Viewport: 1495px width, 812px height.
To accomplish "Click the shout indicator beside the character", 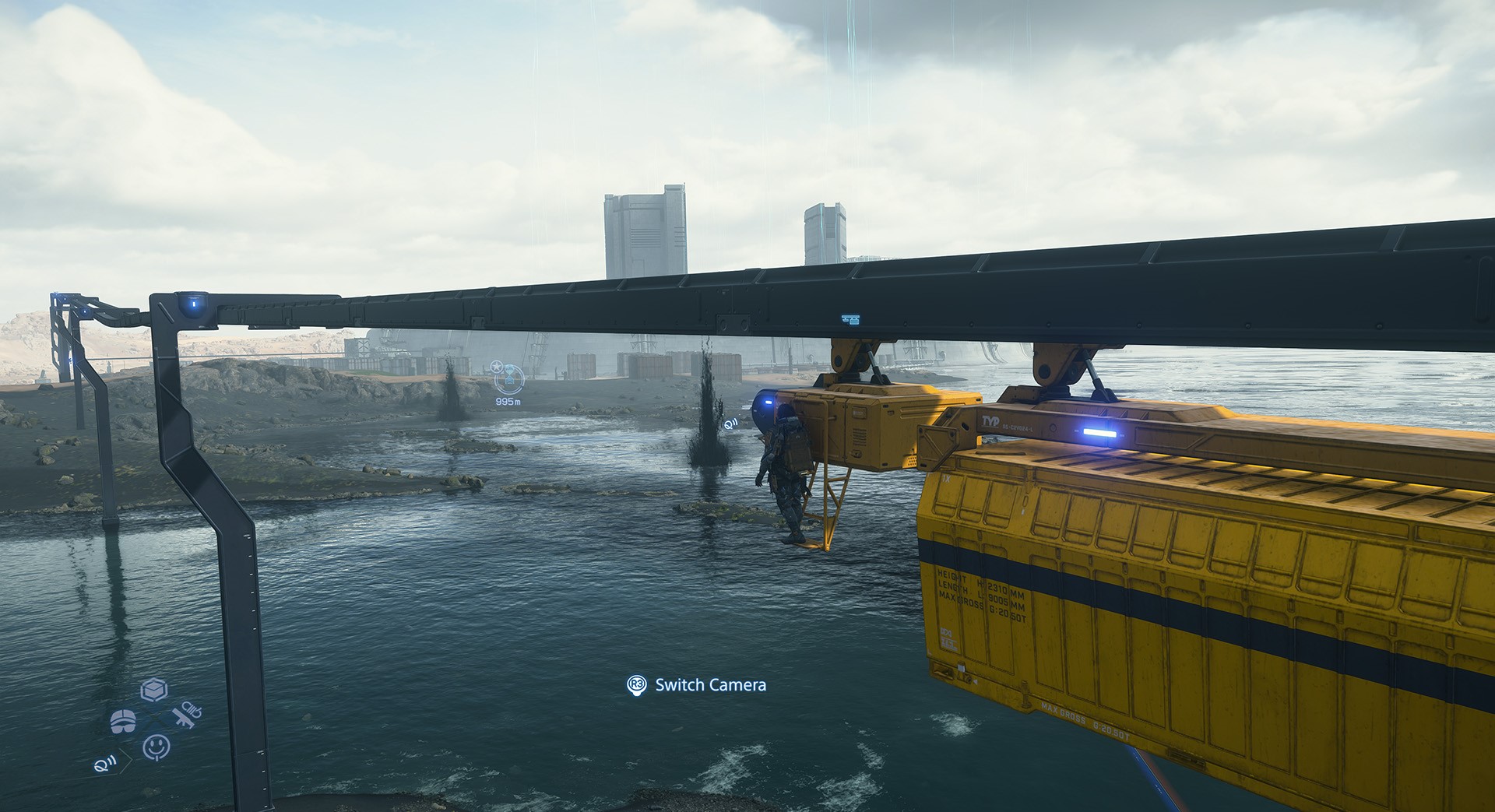I will coord(730,424).
